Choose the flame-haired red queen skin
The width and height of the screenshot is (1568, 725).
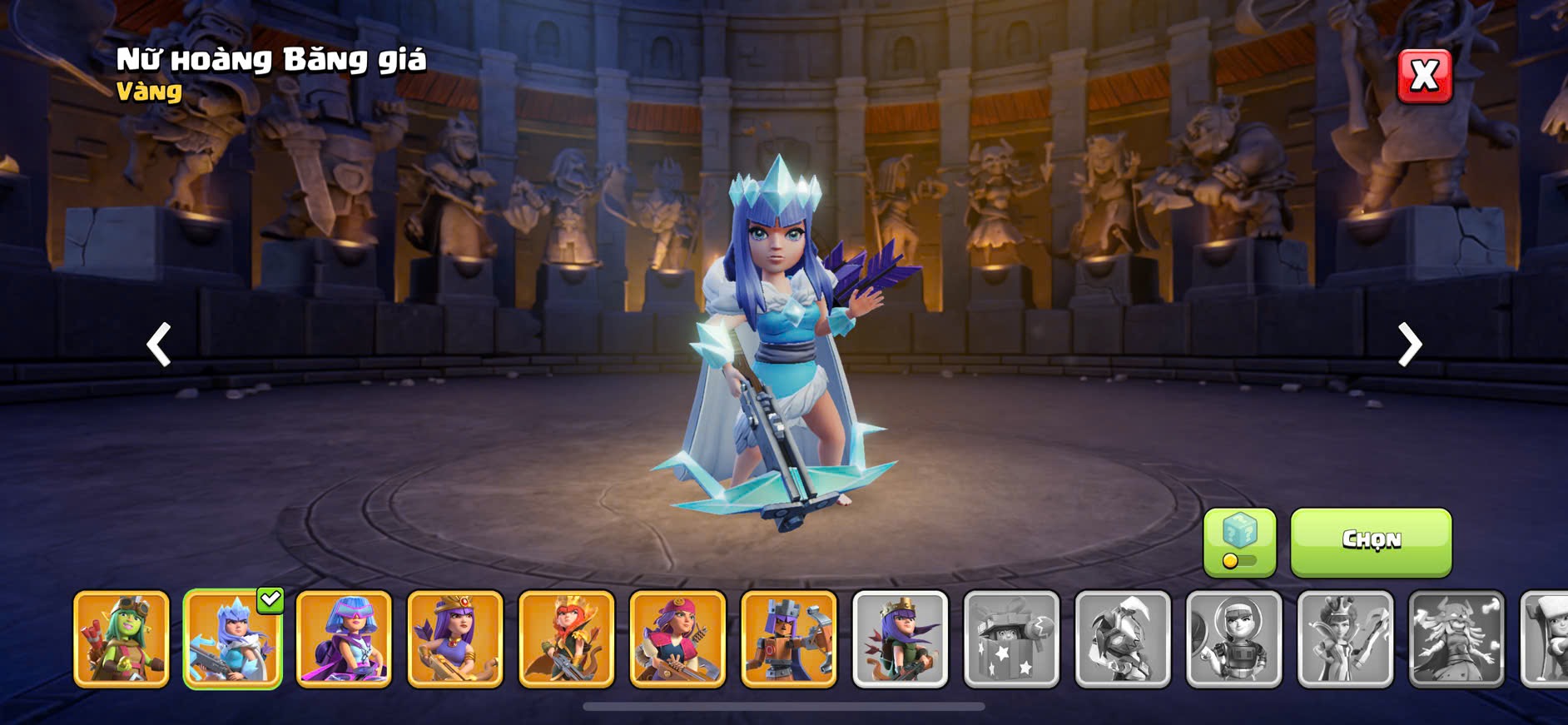coord(566,639)
